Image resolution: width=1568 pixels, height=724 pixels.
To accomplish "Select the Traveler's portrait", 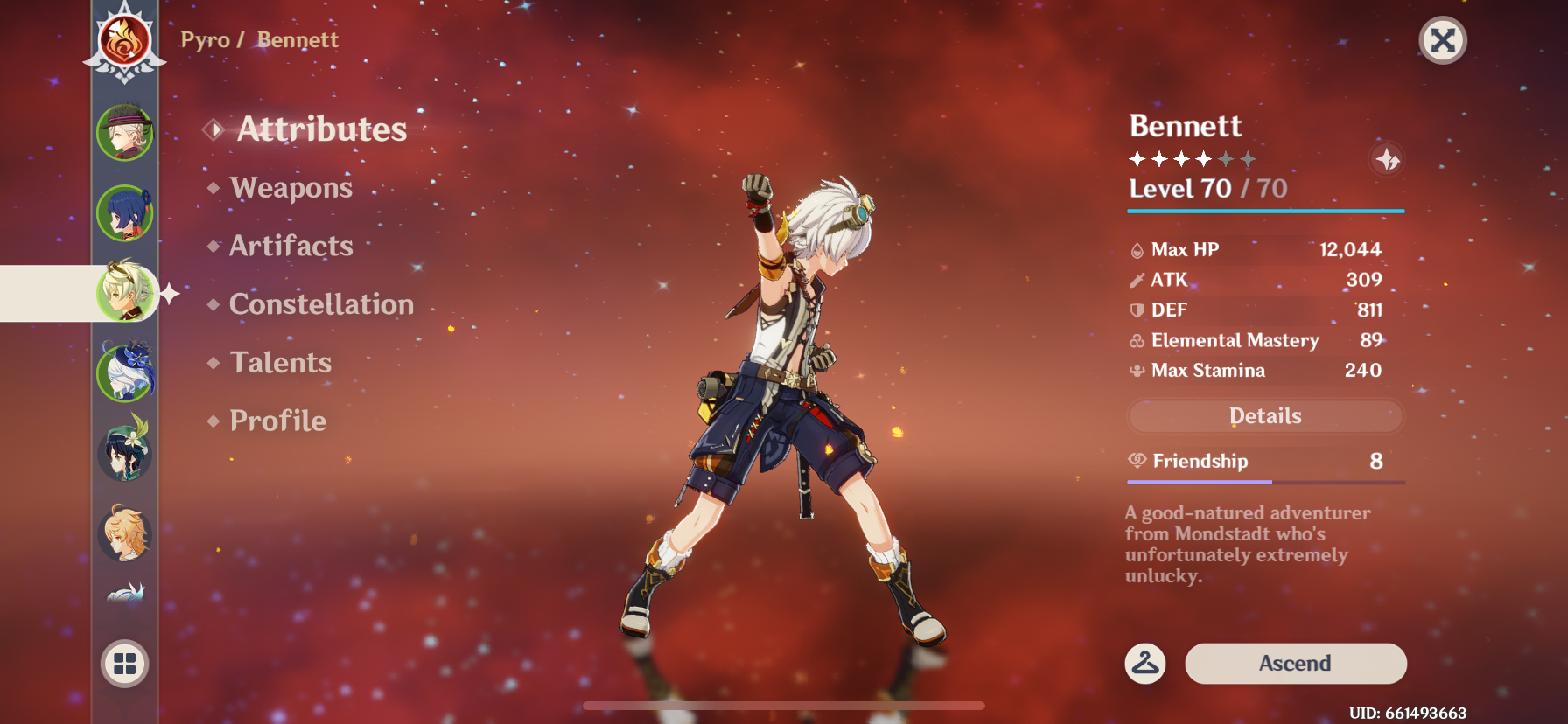I will [x=124, y=534].
